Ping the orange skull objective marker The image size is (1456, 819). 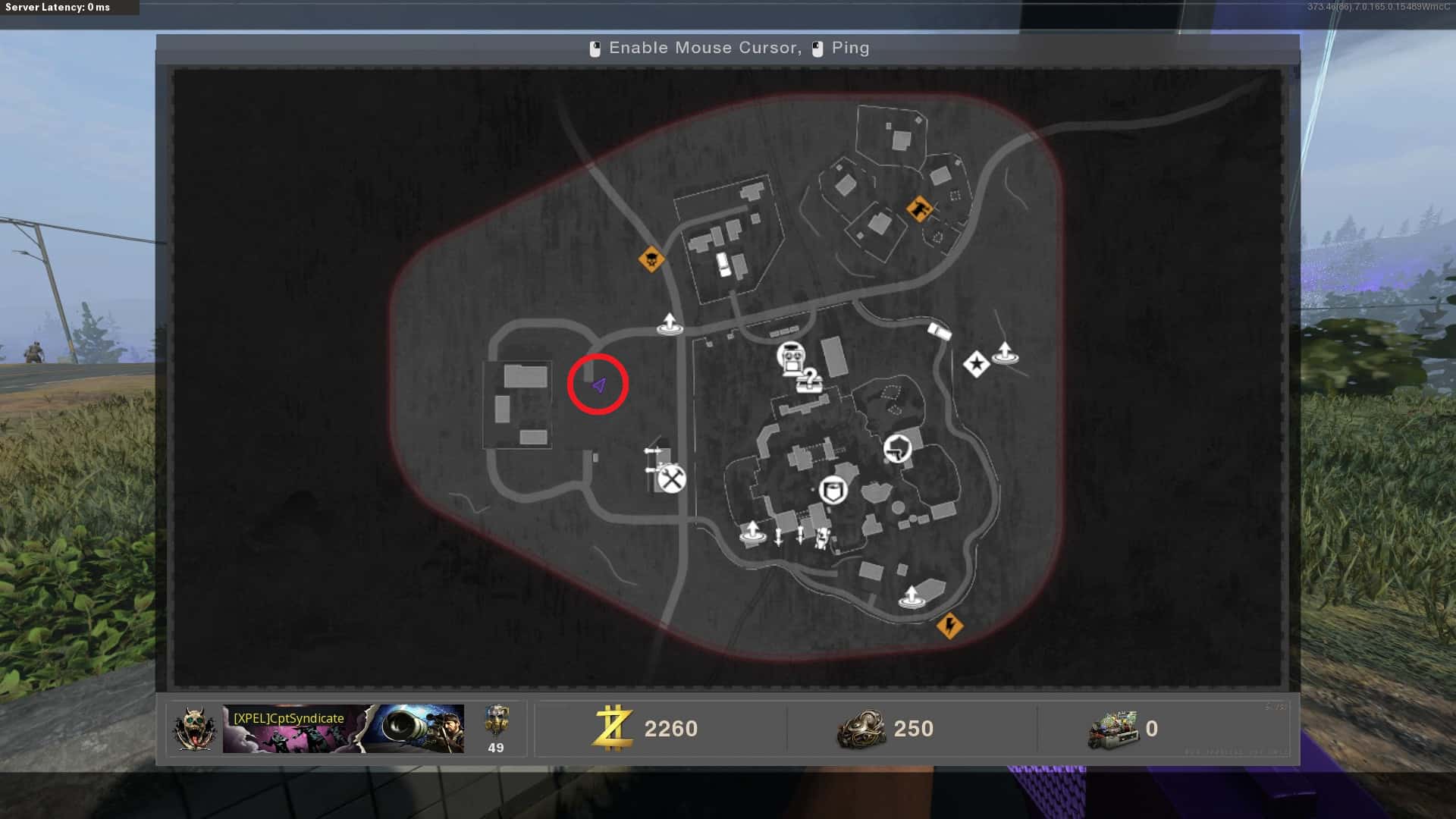(x=651, y=259)
